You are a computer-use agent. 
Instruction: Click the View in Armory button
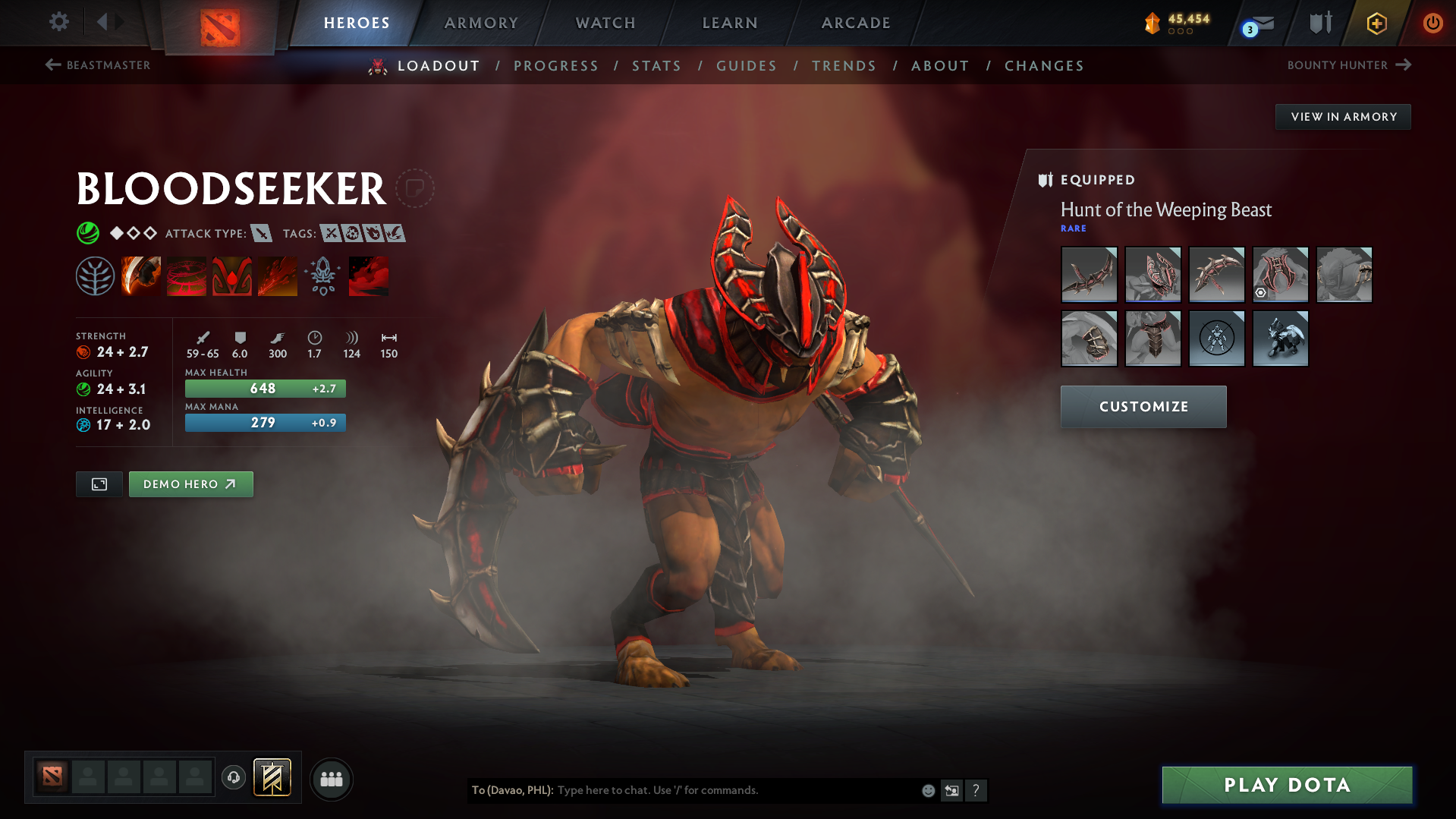pos(1343,117)
